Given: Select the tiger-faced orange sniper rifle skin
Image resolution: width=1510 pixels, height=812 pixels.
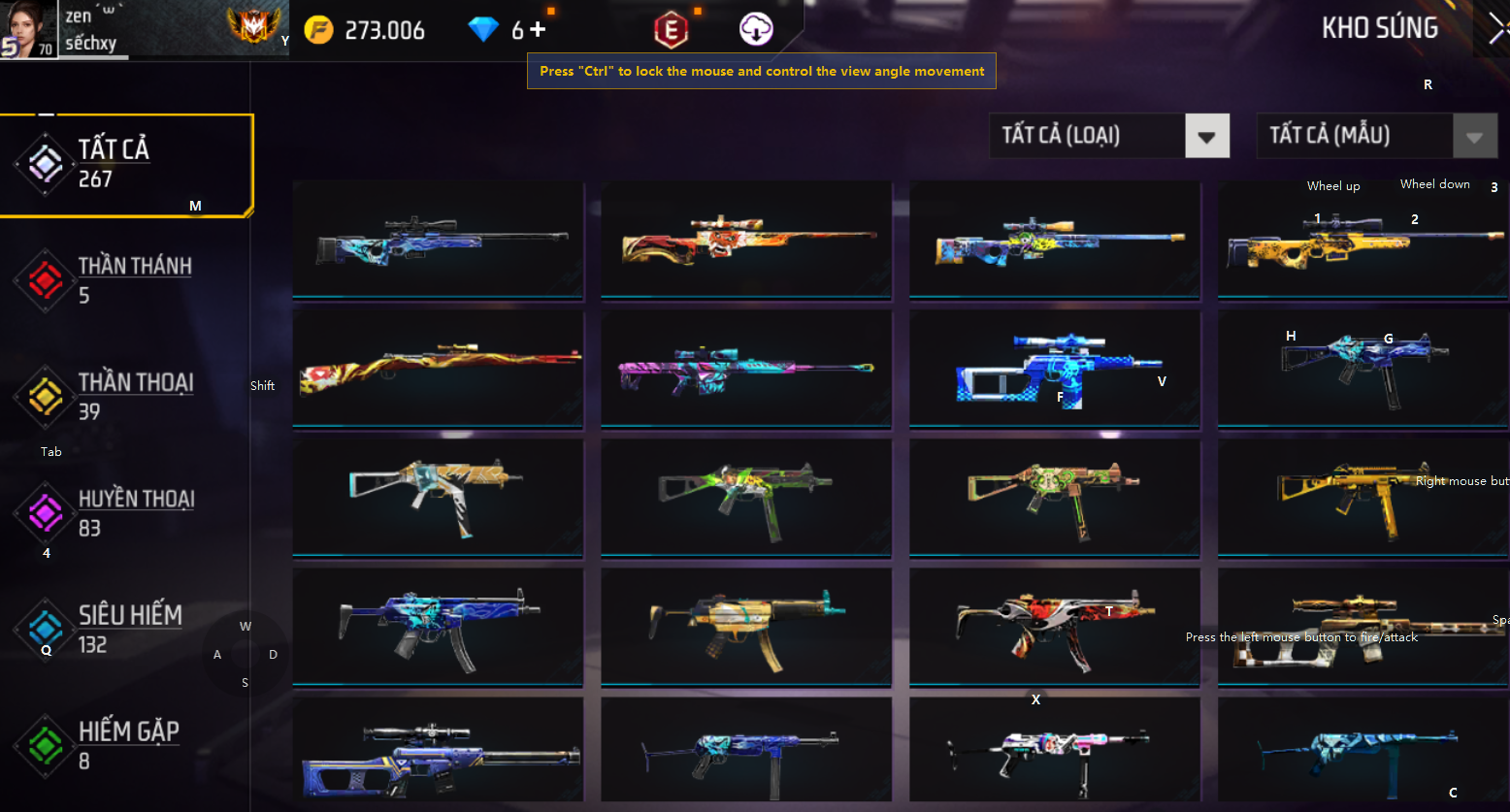Looking at the screenshot, I should (745, 240).
